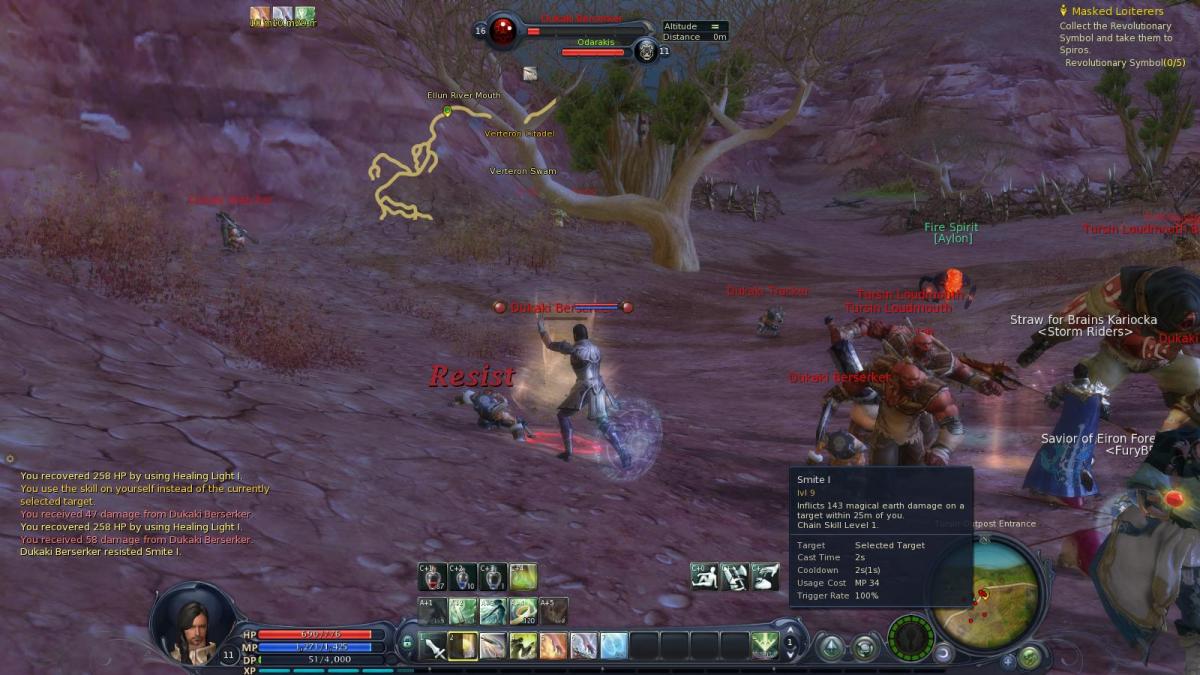Click the round plus button below the minimap

click(x=1006, y=660)
